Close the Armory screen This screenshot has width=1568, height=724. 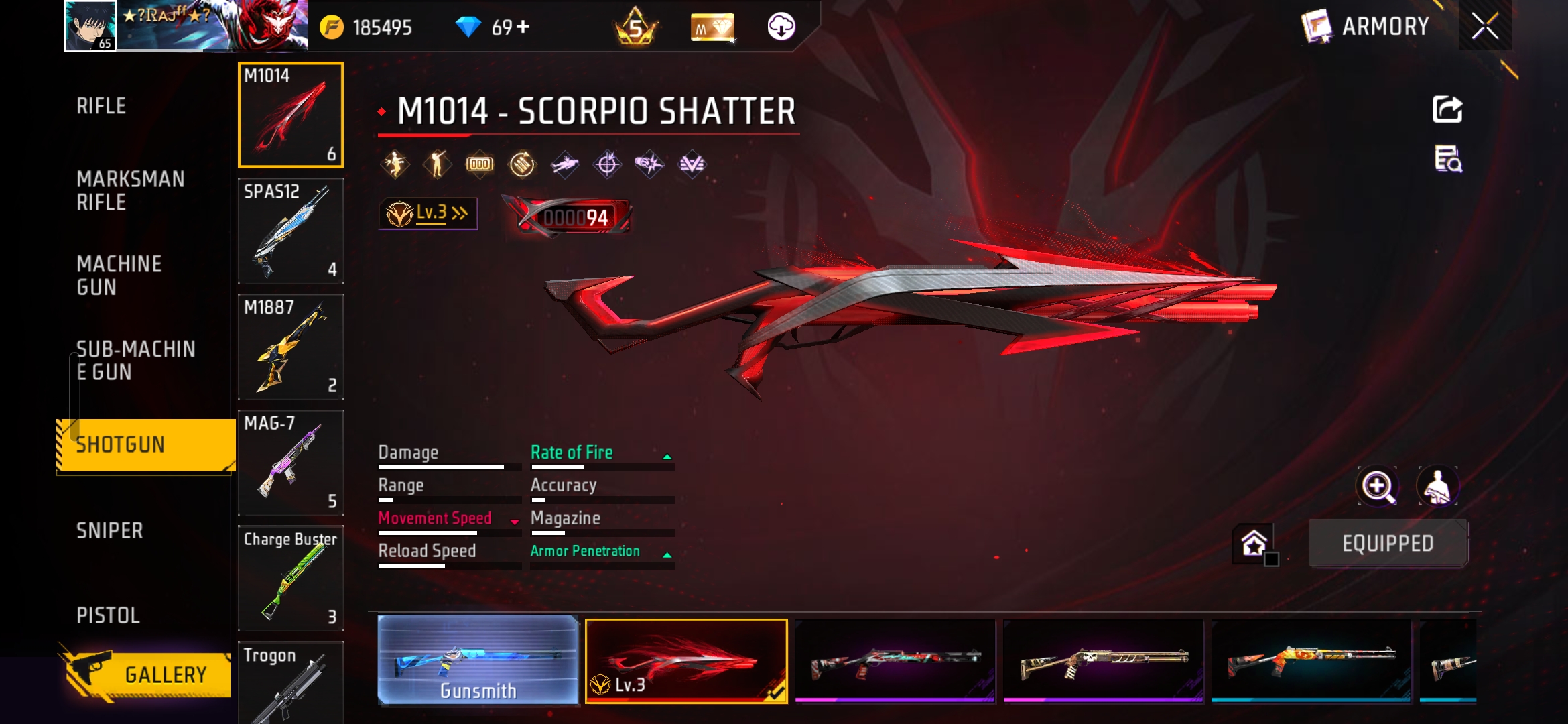click(x=1485, y=27)
